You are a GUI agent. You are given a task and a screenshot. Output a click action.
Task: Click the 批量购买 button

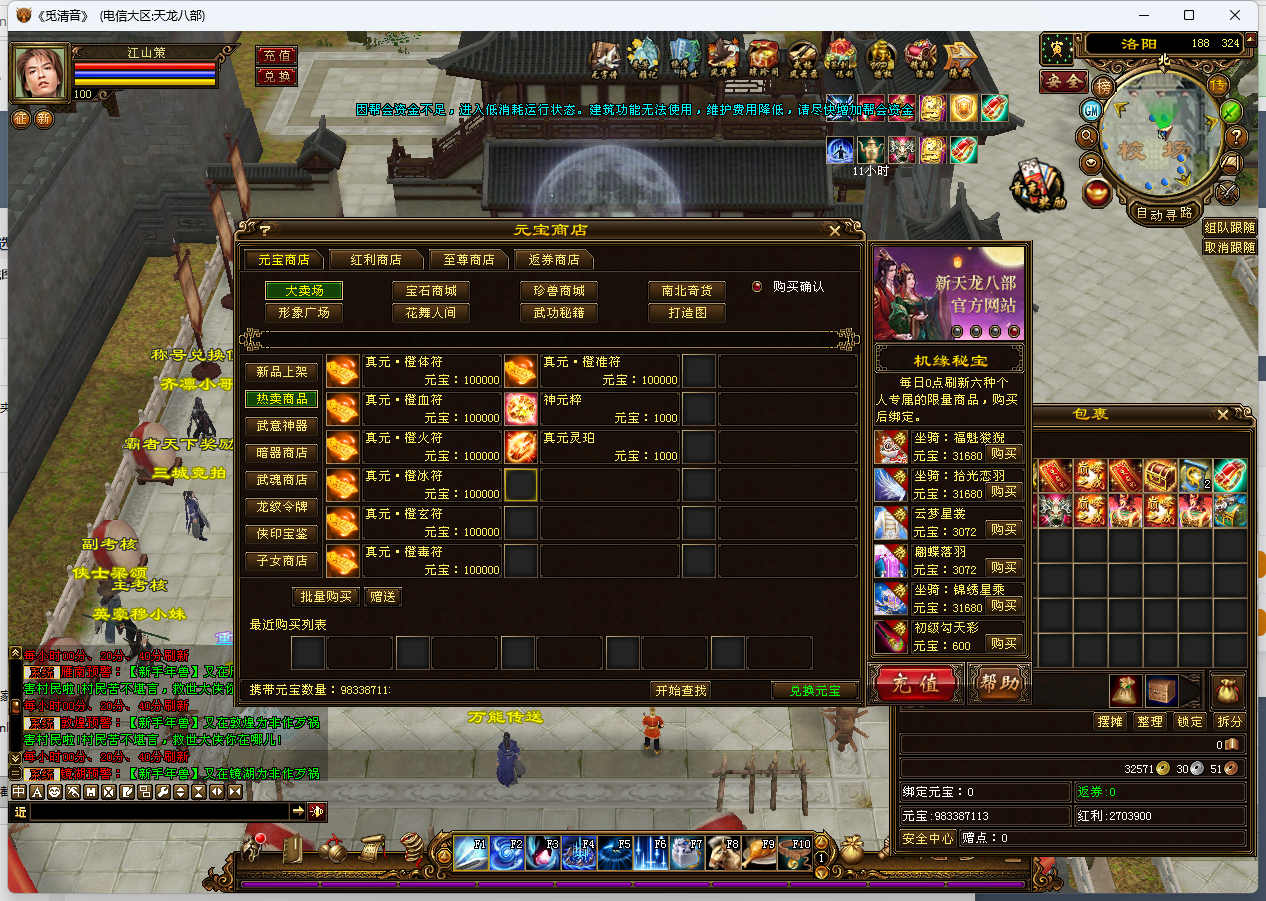point(326,597)
